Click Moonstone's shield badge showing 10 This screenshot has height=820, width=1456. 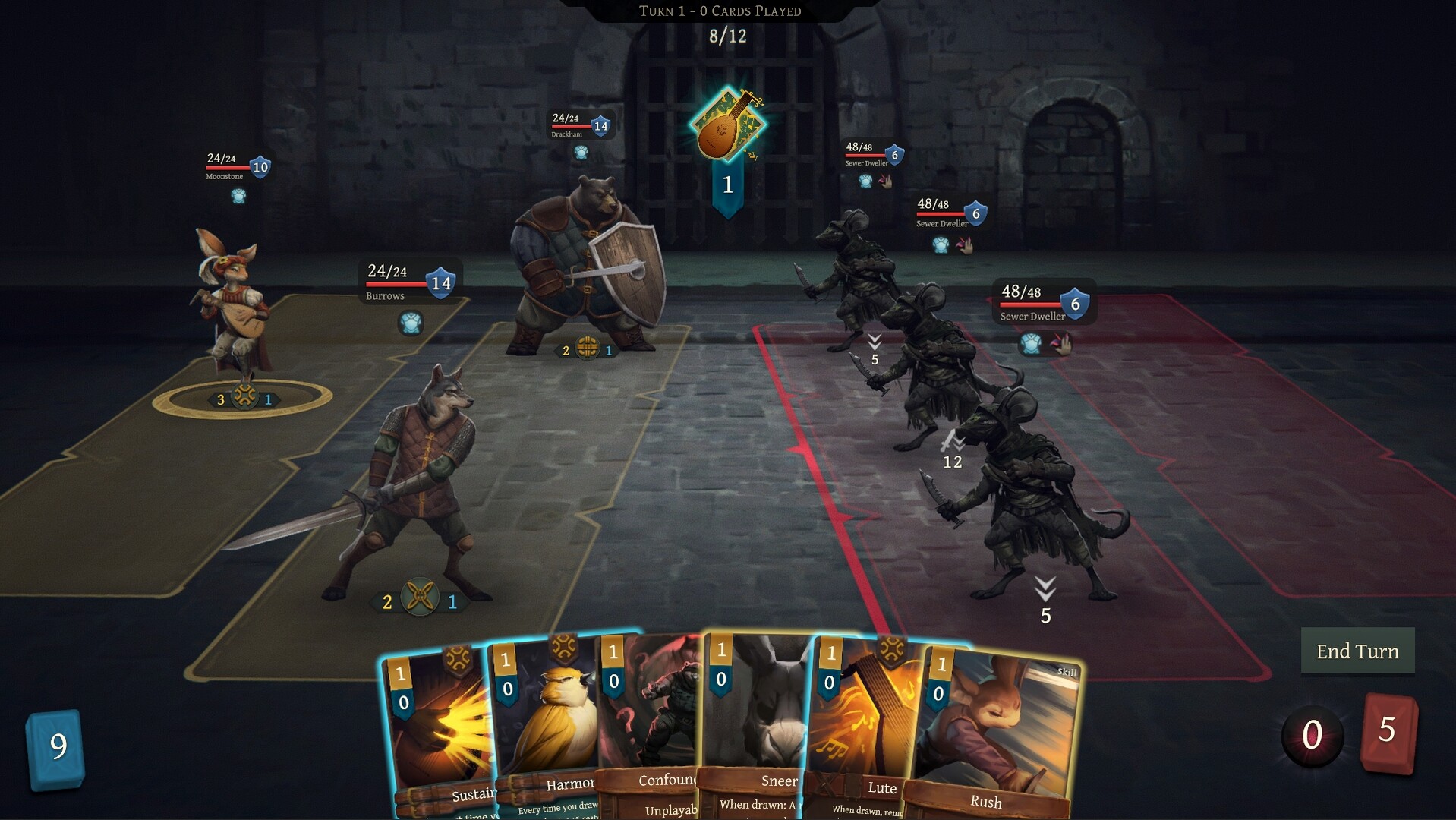click(x=260, y=167)
